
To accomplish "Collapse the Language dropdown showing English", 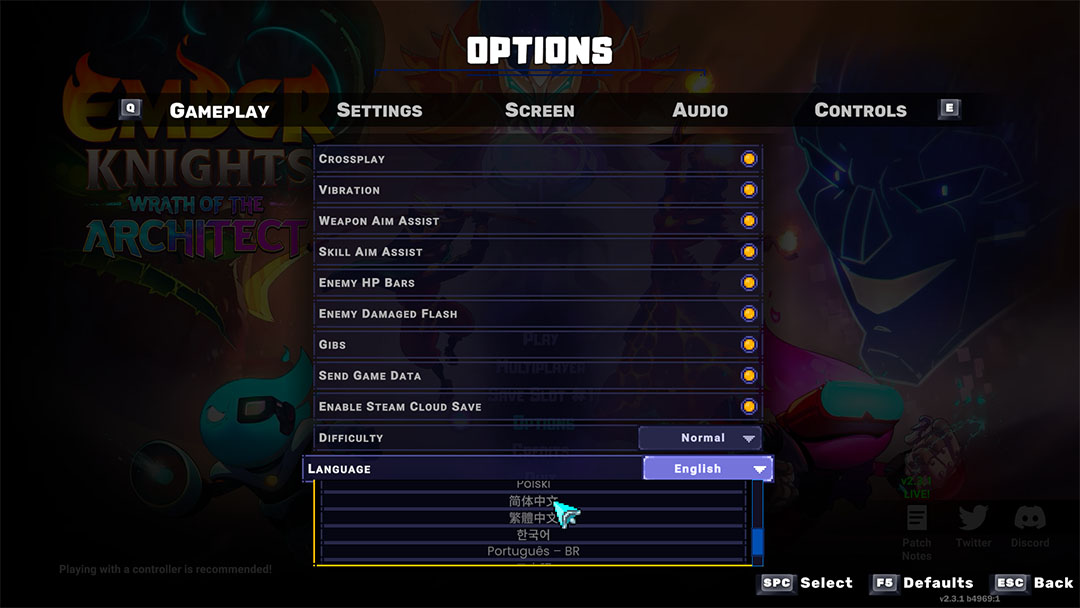I will click(x=707, y=469).
